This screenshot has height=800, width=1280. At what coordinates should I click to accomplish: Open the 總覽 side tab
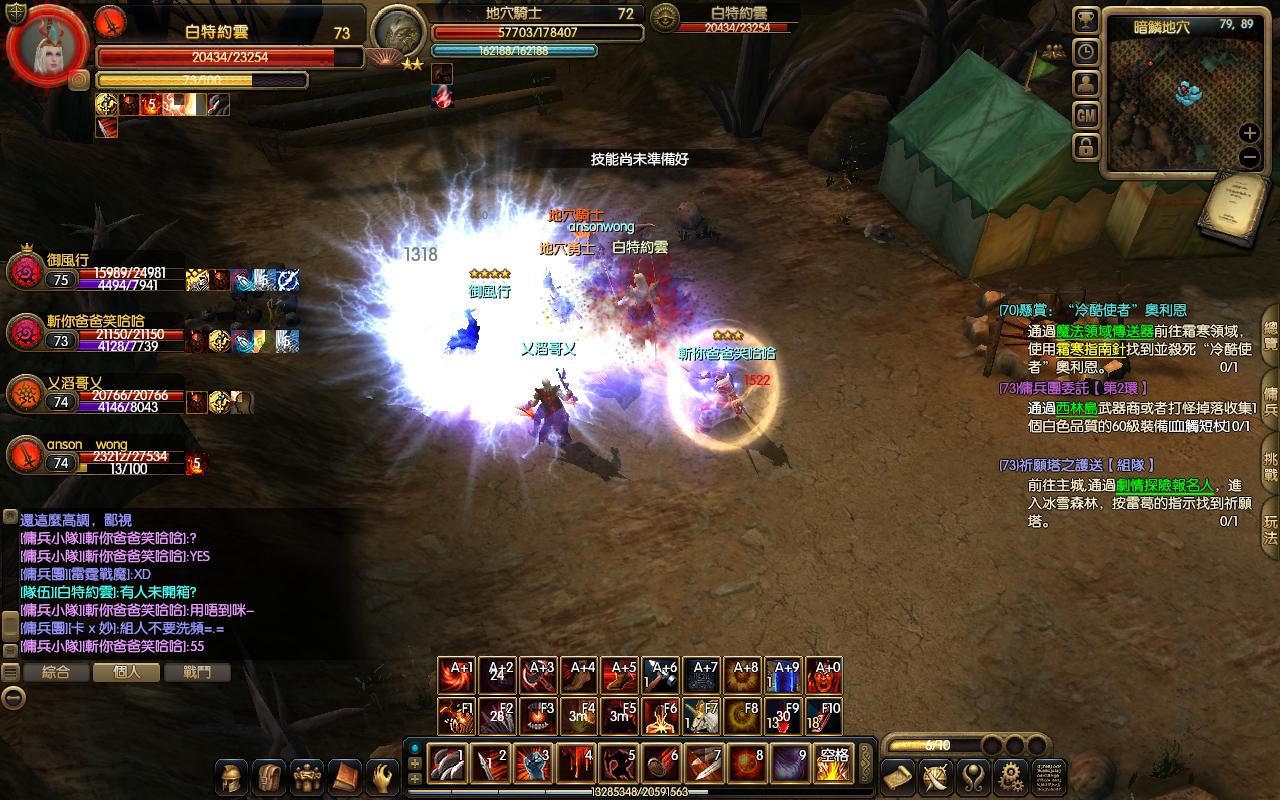(1270, 337)
